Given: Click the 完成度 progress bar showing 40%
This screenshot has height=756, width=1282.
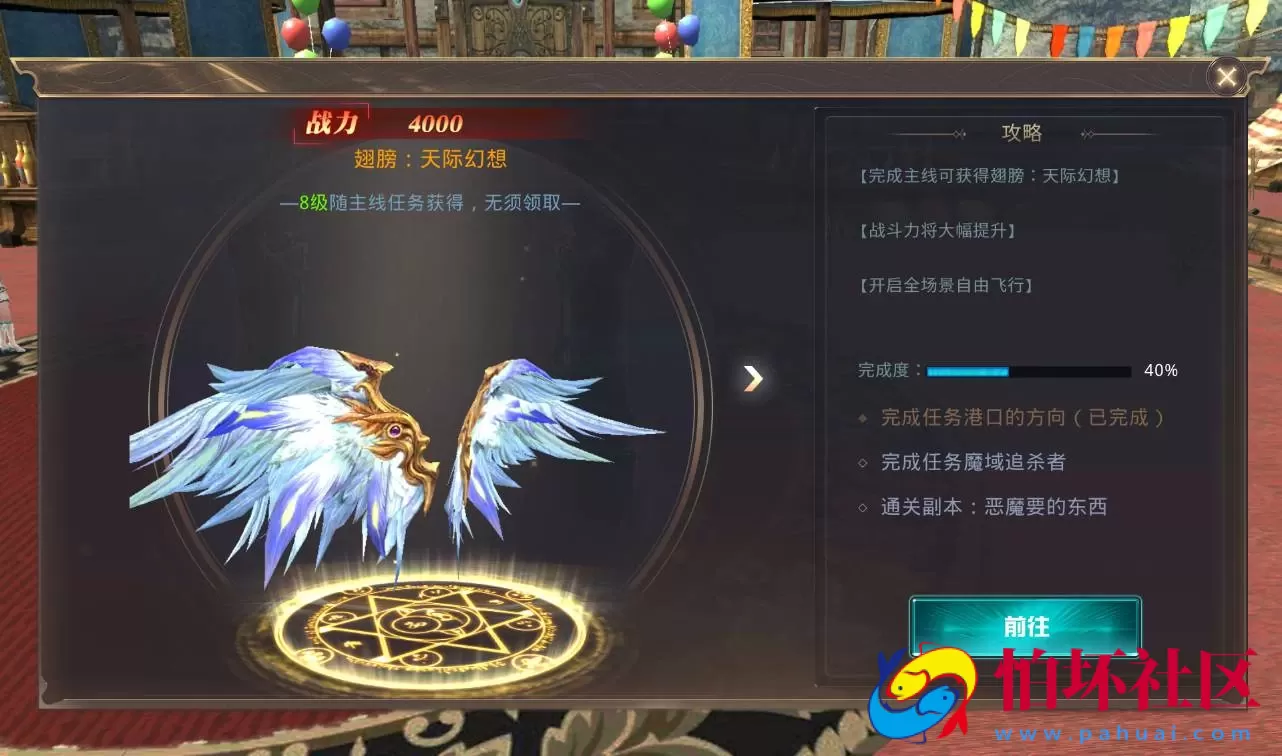Looking at the screenshot, I should (x=1028, y=371).
